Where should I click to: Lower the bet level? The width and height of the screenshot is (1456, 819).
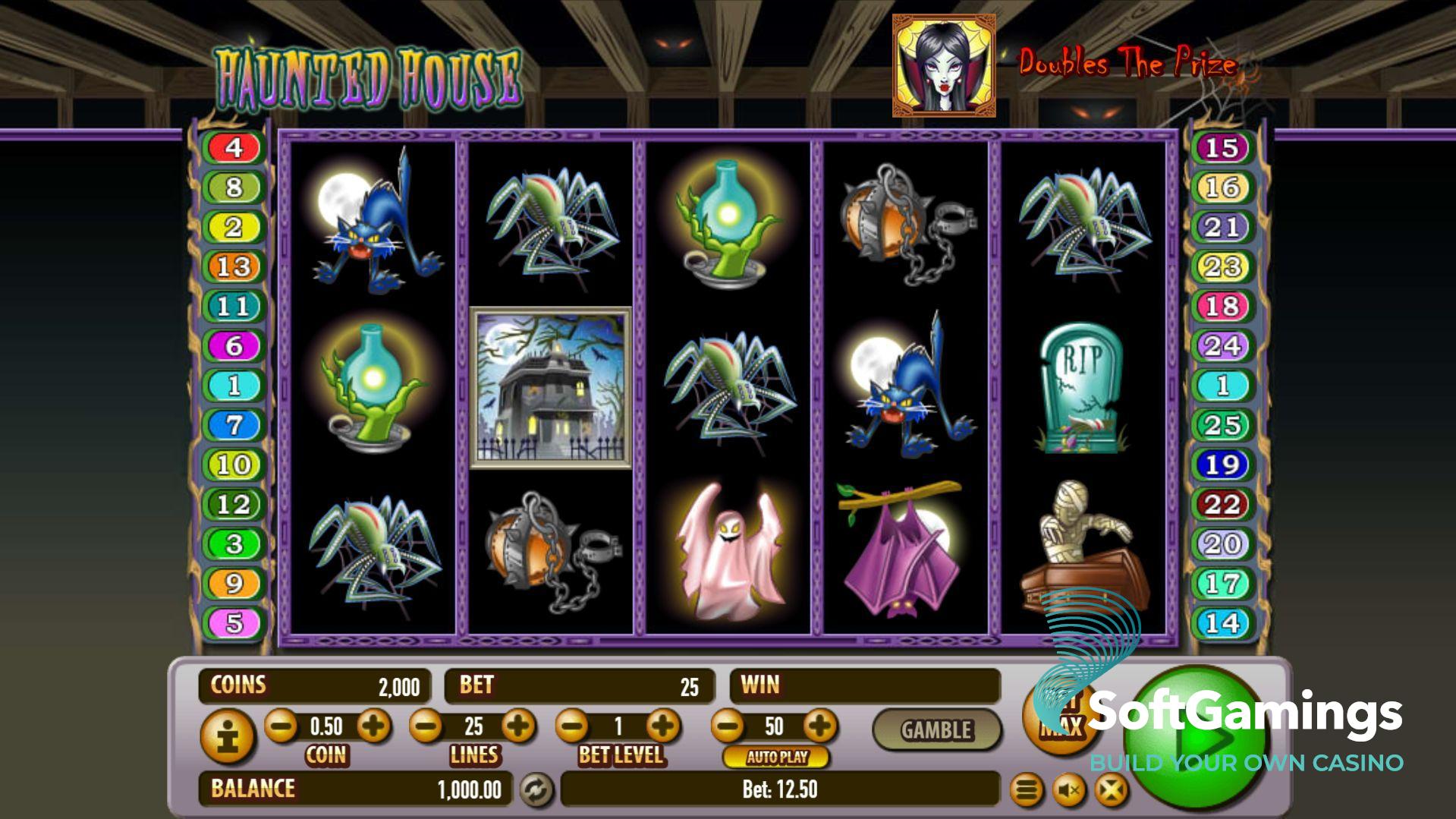[572, 726]
